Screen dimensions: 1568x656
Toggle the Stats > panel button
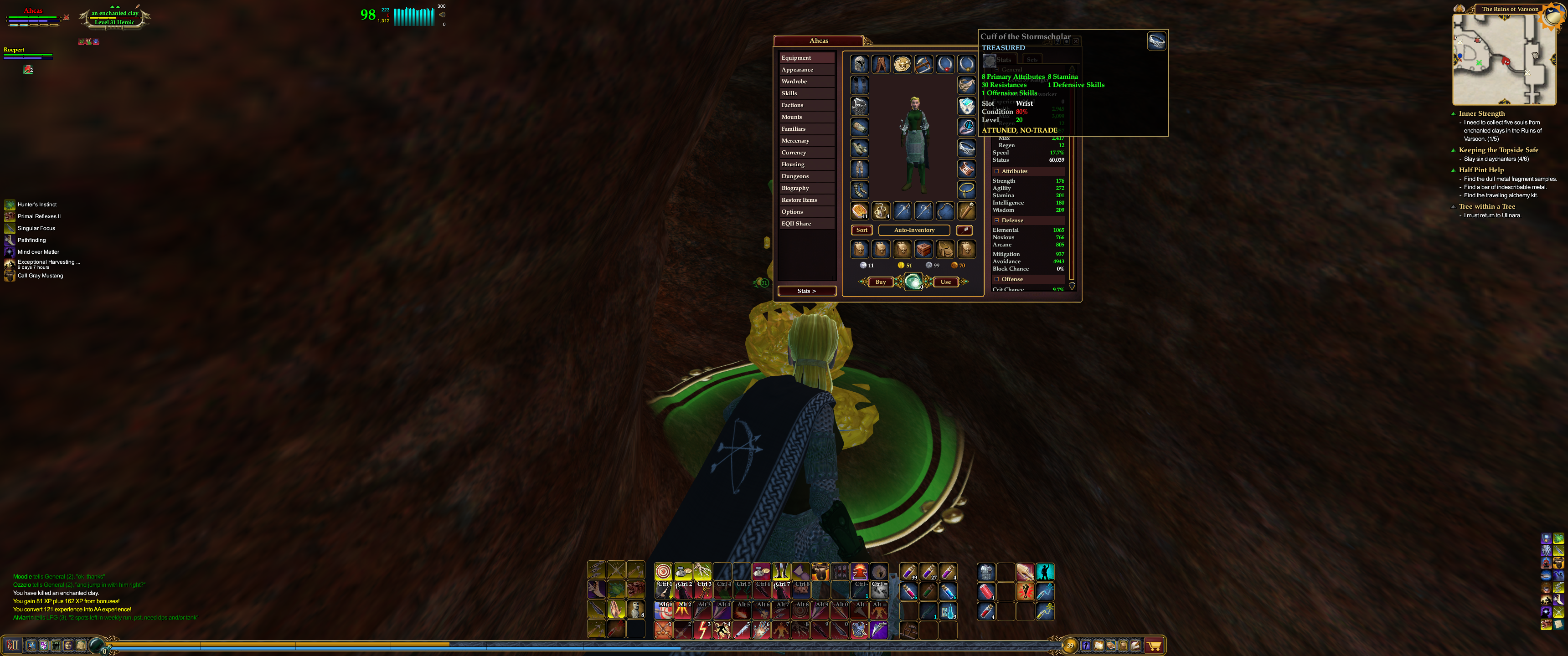click(x=806, y=291)
